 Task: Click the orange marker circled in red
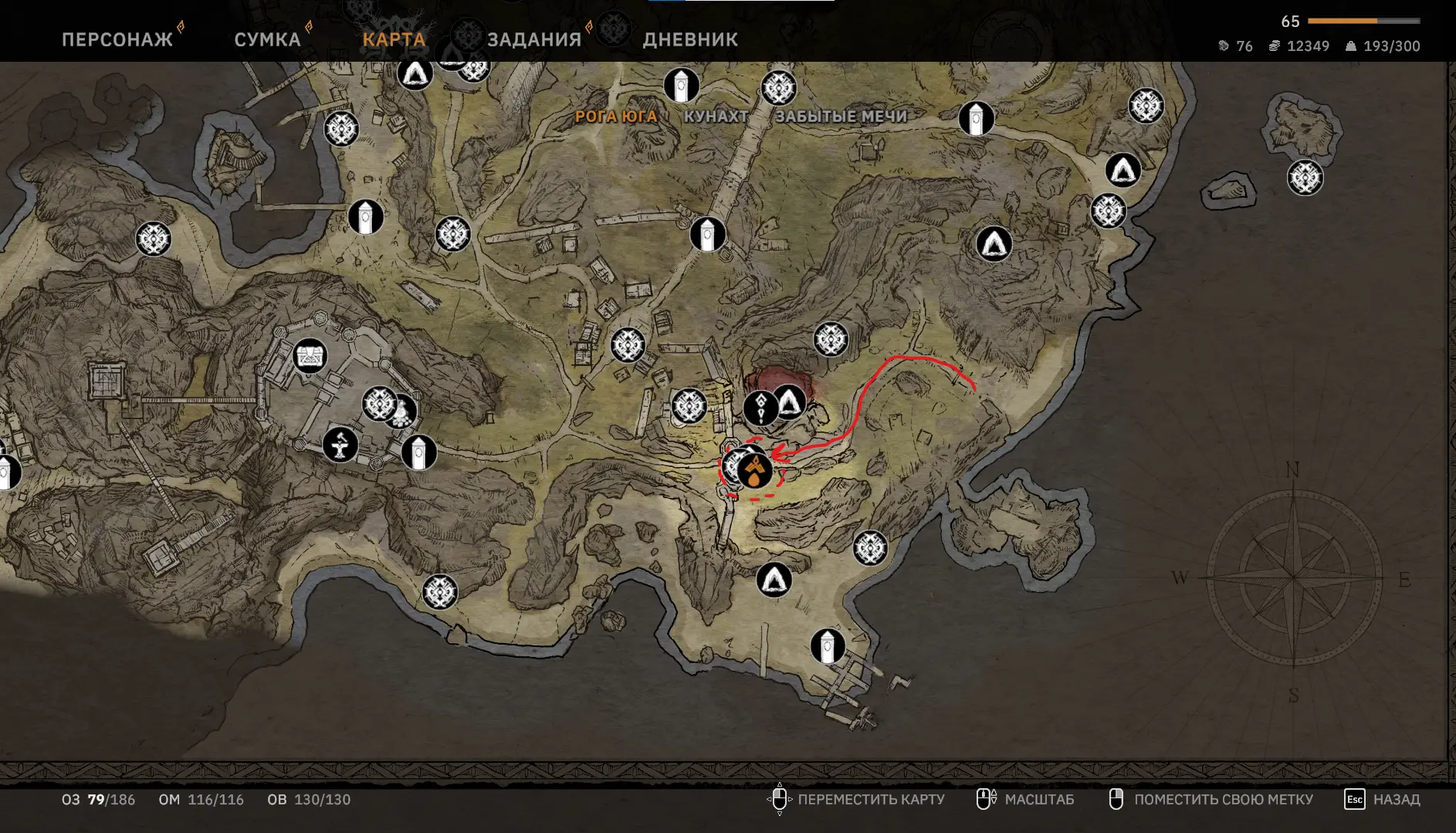point(755,470)
